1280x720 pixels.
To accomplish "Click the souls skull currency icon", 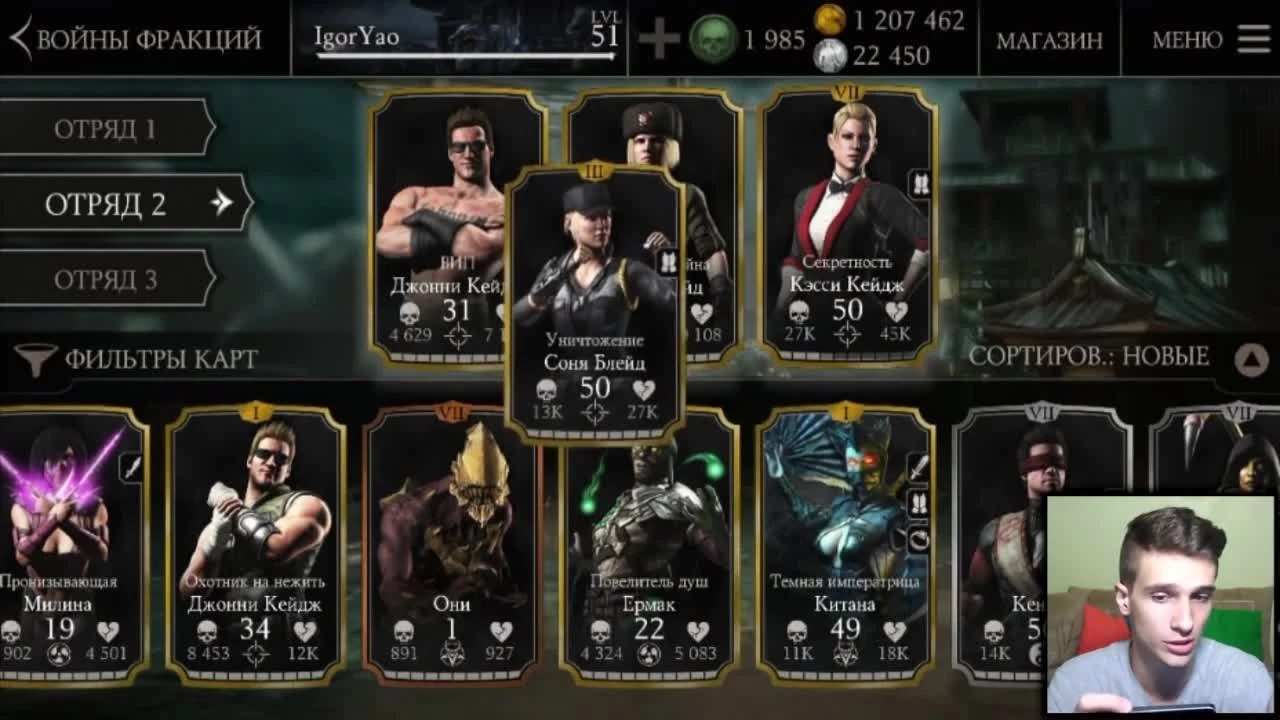I will coord(713,38).
